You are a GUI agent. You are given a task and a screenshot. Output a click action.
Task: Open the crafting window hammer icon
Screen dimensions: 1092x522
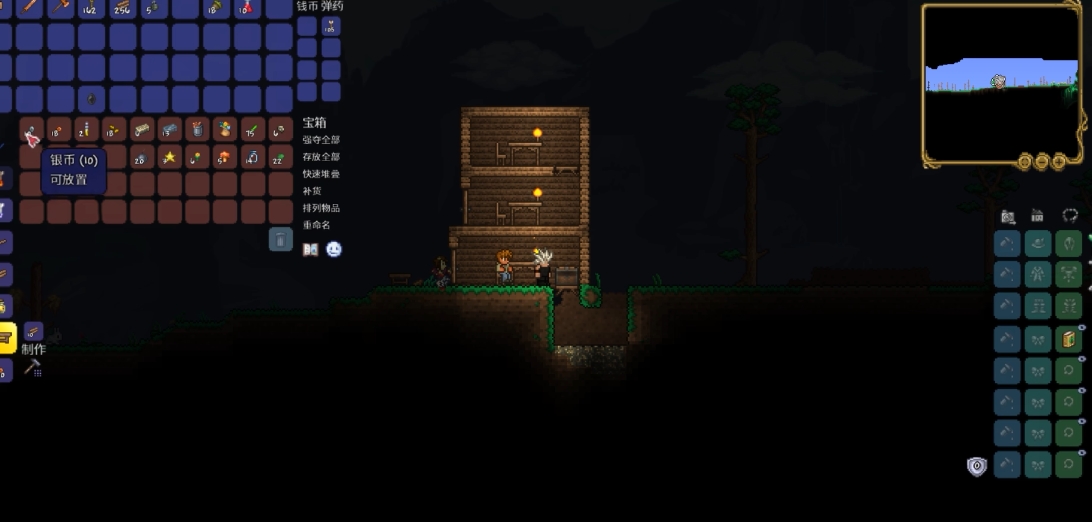(32, 368)
